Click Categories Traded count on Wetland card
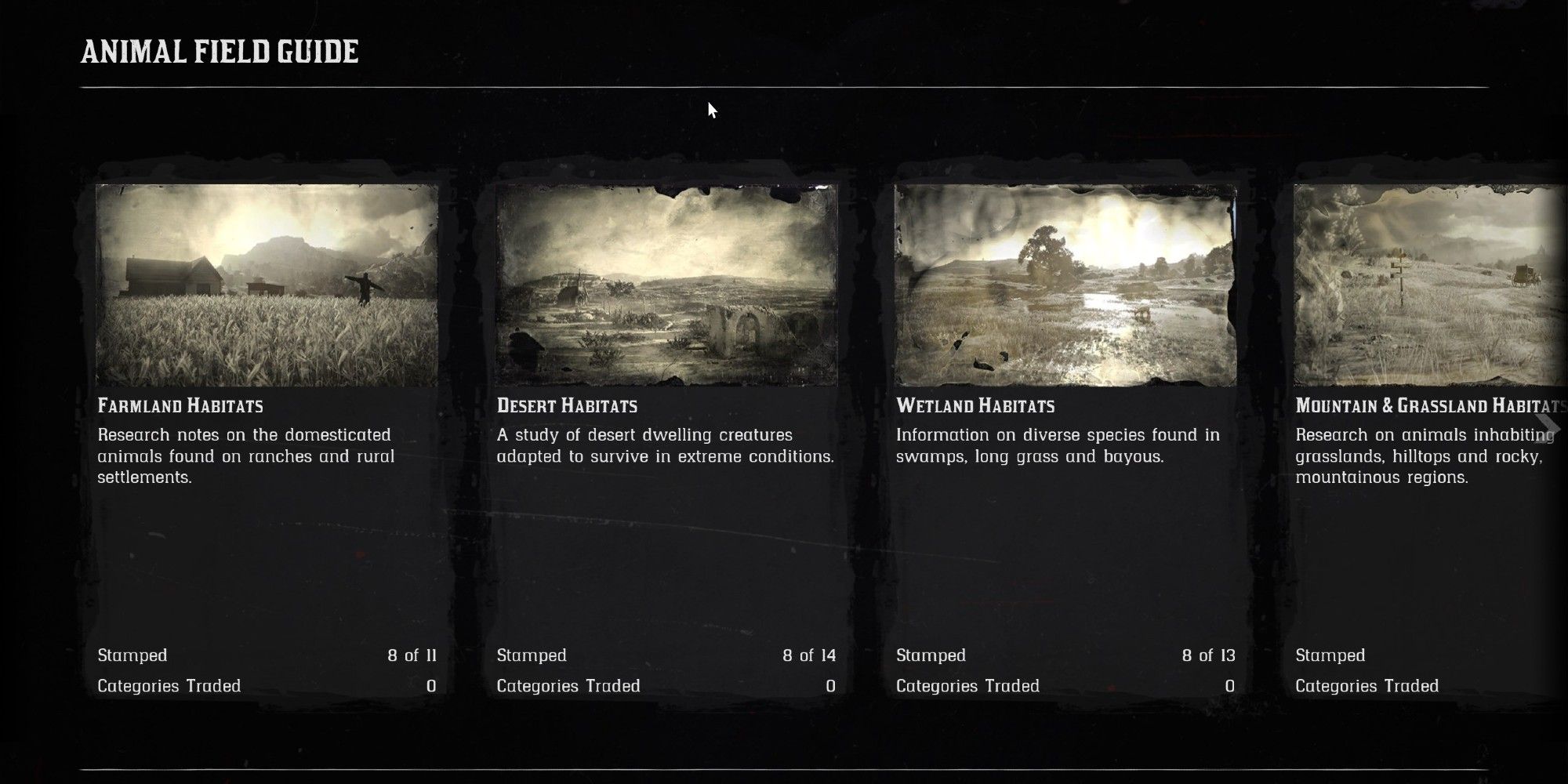 (1232, 685)
